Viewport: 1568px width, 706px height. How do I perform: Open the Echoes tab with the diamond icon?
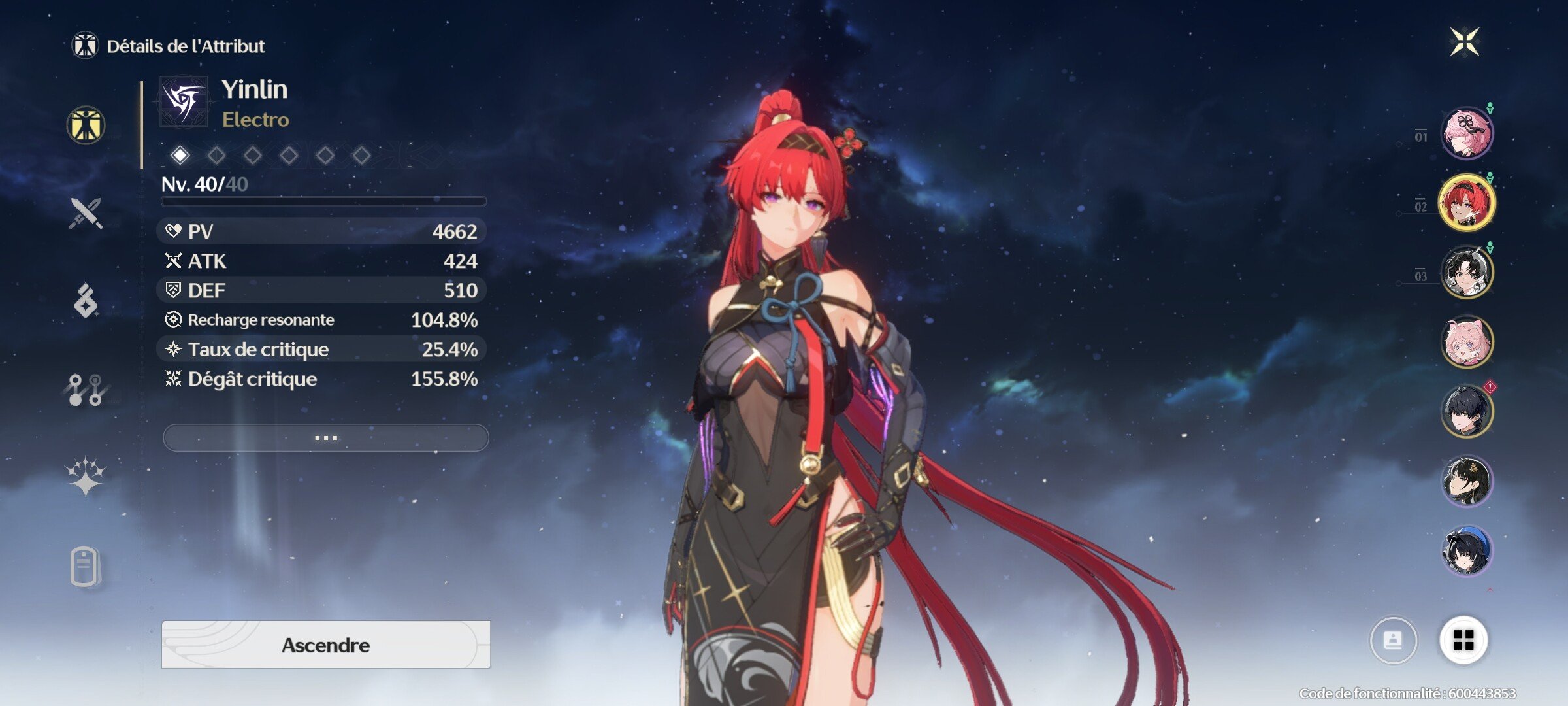click(x=86, y=301)
